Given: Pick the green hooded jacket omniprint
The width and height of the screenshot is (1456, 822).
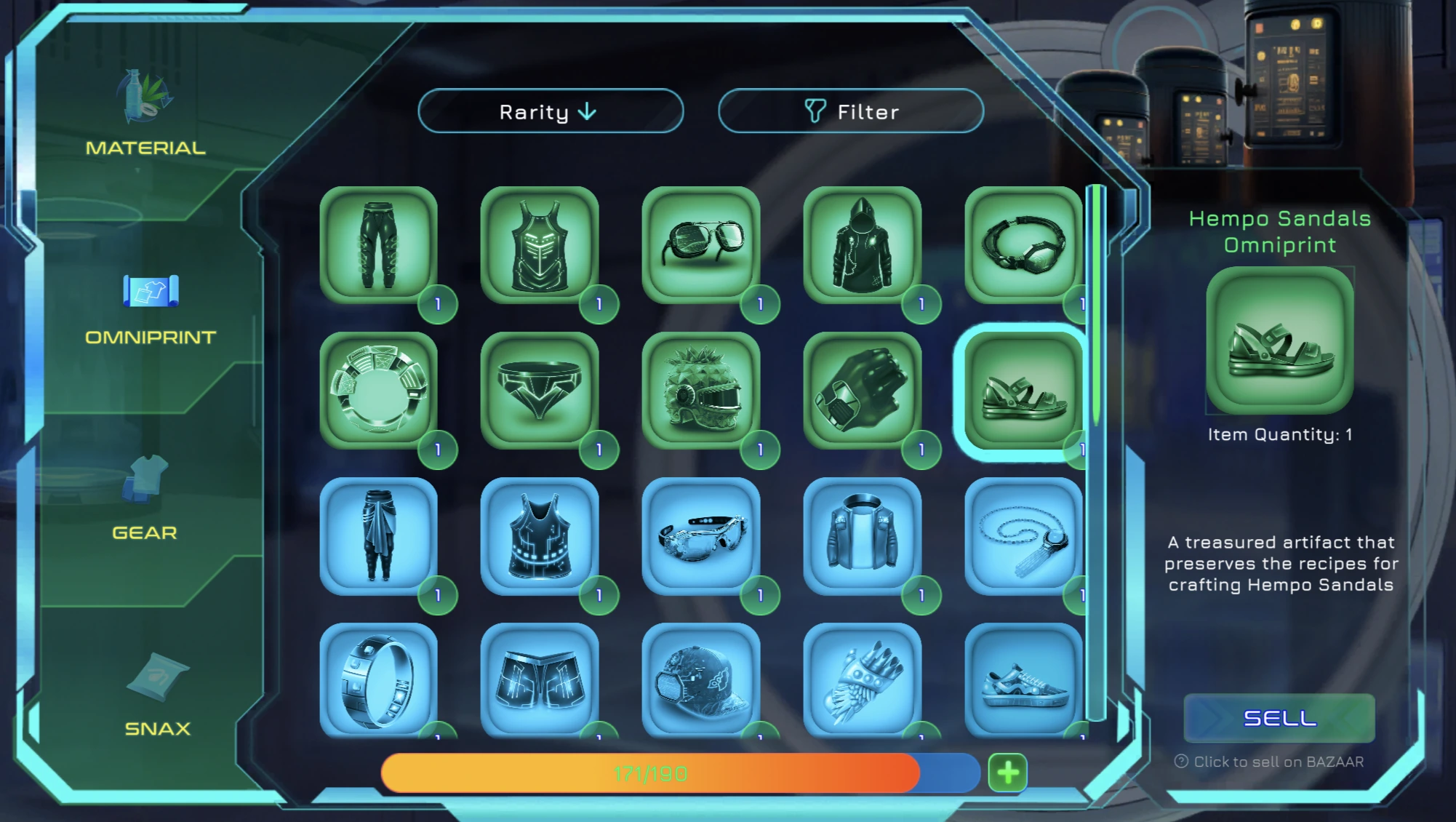Looking at the screenshot, I should click(863, 245).
